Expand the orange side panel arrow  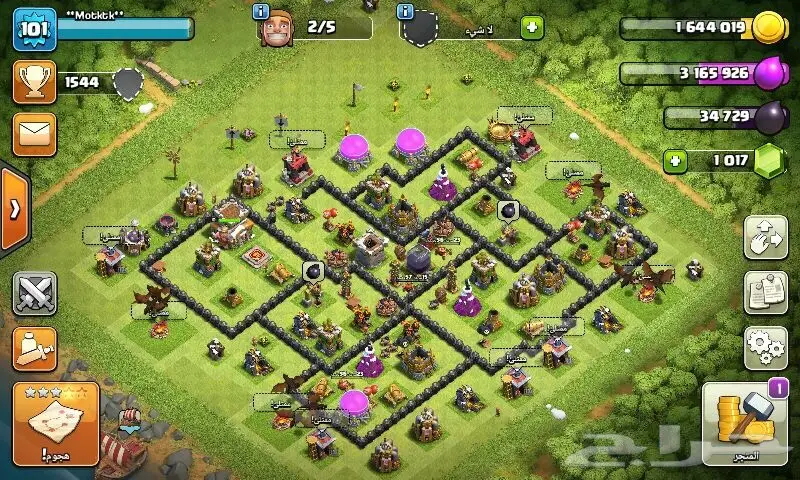point(14,210)
